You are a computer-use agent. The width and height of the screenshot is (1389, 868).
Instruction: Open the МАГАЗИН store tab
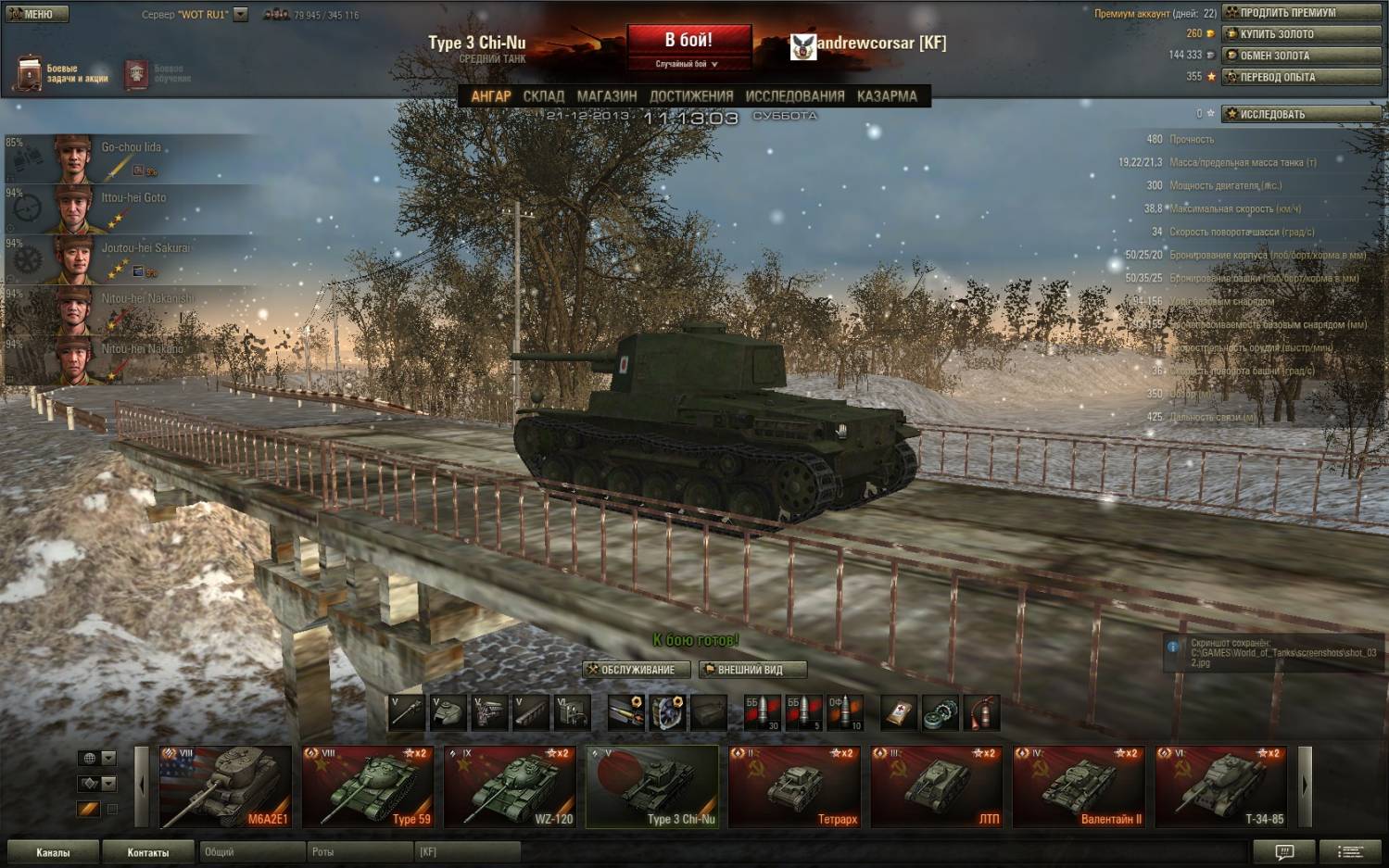click(x=607, y=96)
